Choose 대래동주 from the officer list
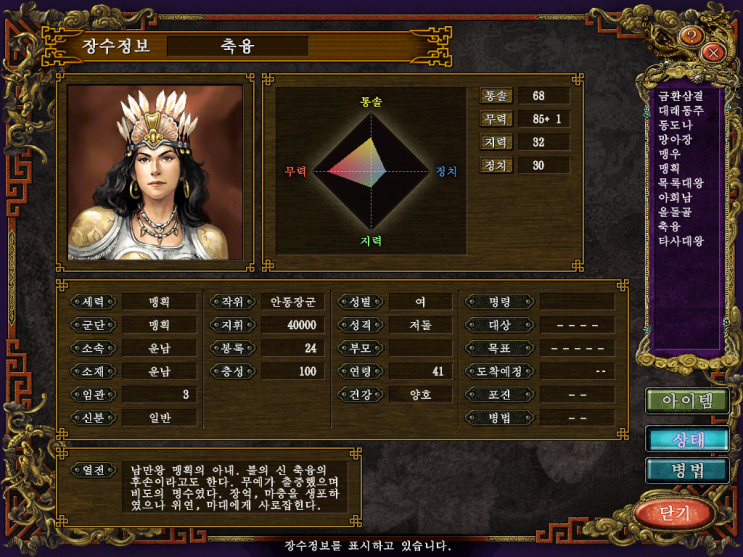743x557 pixels. [681, 110]
